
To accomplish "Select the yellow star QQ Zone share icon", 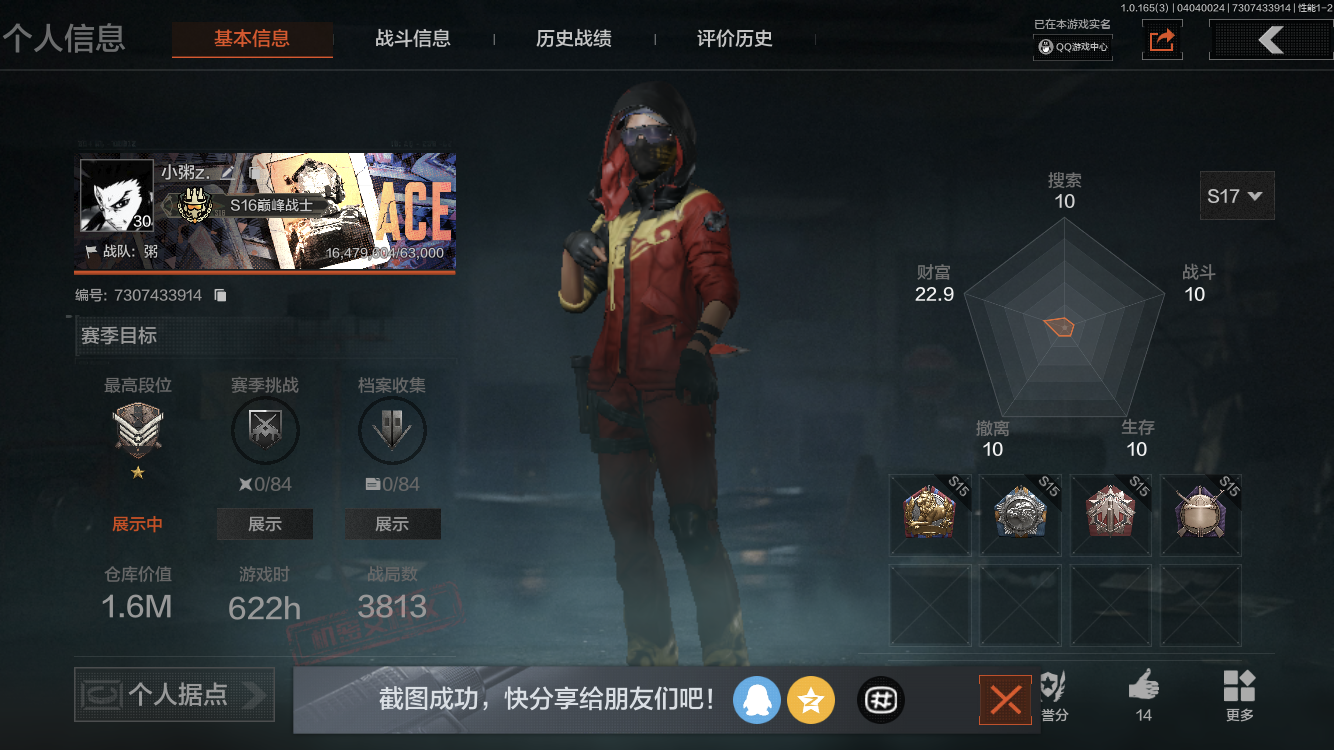I will [x=811, y=700].
